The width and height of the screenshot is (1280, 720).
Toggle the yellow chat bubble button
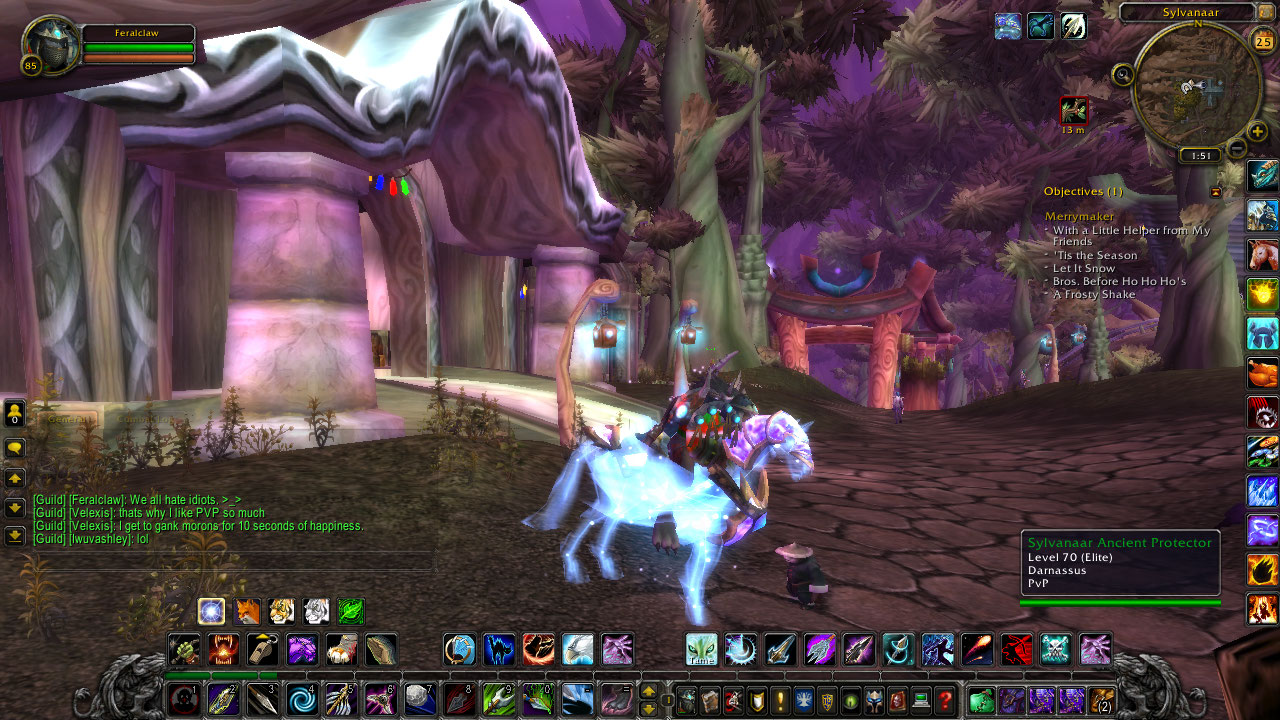coord(14,448)
